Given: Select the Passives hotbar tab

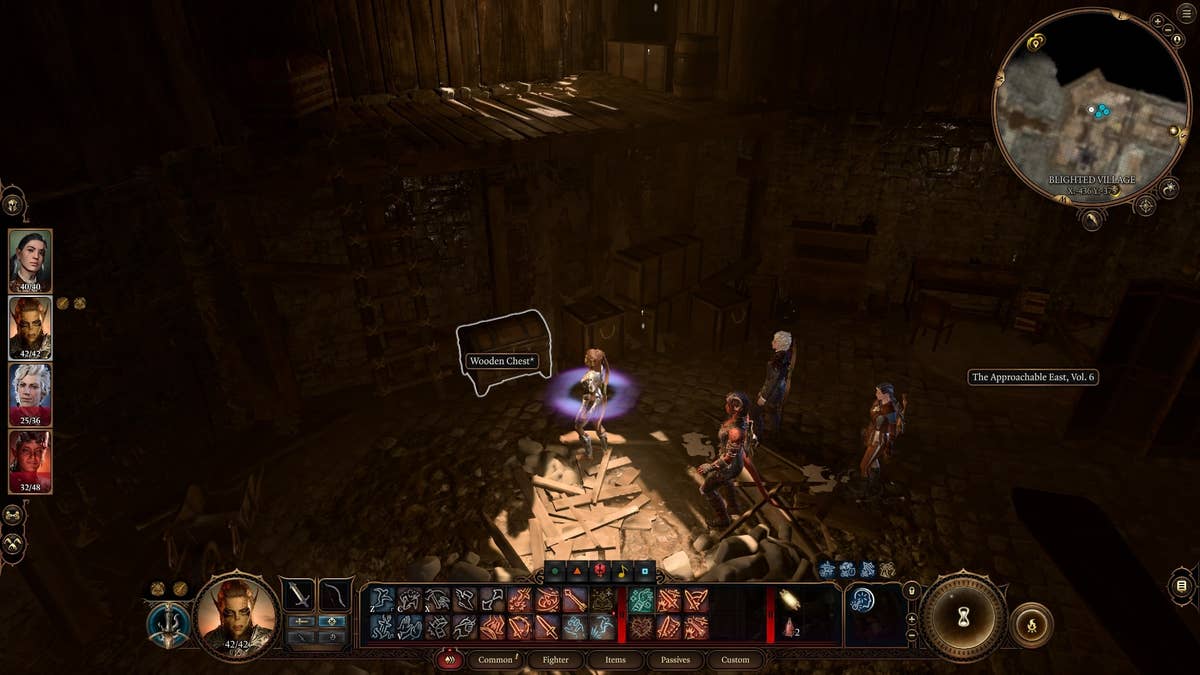Looking at the screenshot, I should click(675, 660).
